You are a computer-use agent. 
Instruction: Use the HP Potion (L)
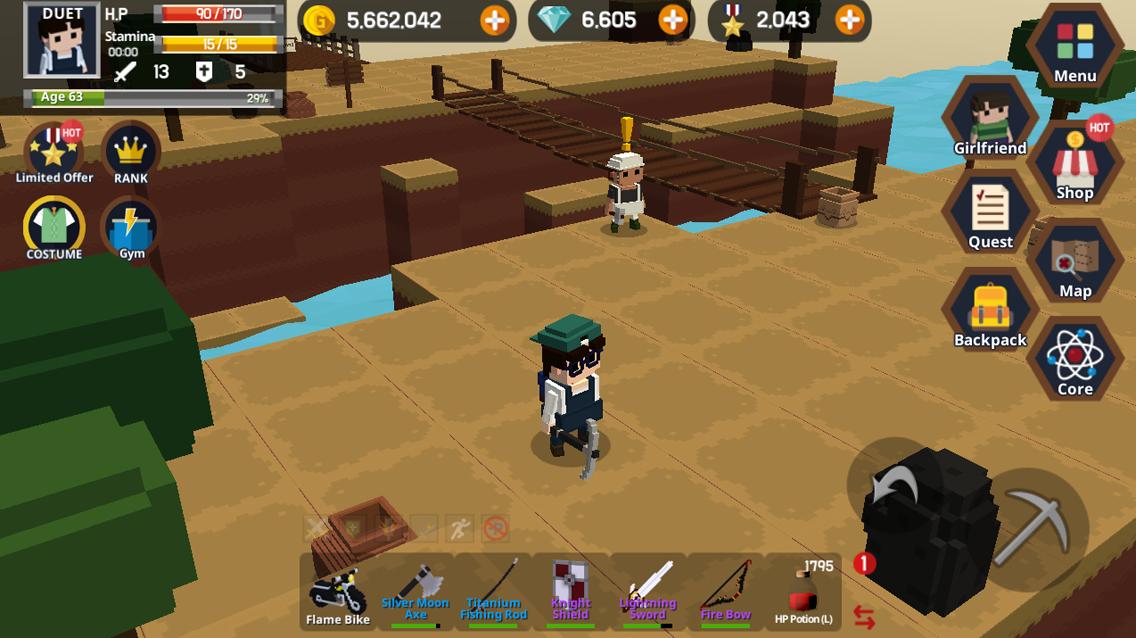pyautogui.click(x=804, y=592)
